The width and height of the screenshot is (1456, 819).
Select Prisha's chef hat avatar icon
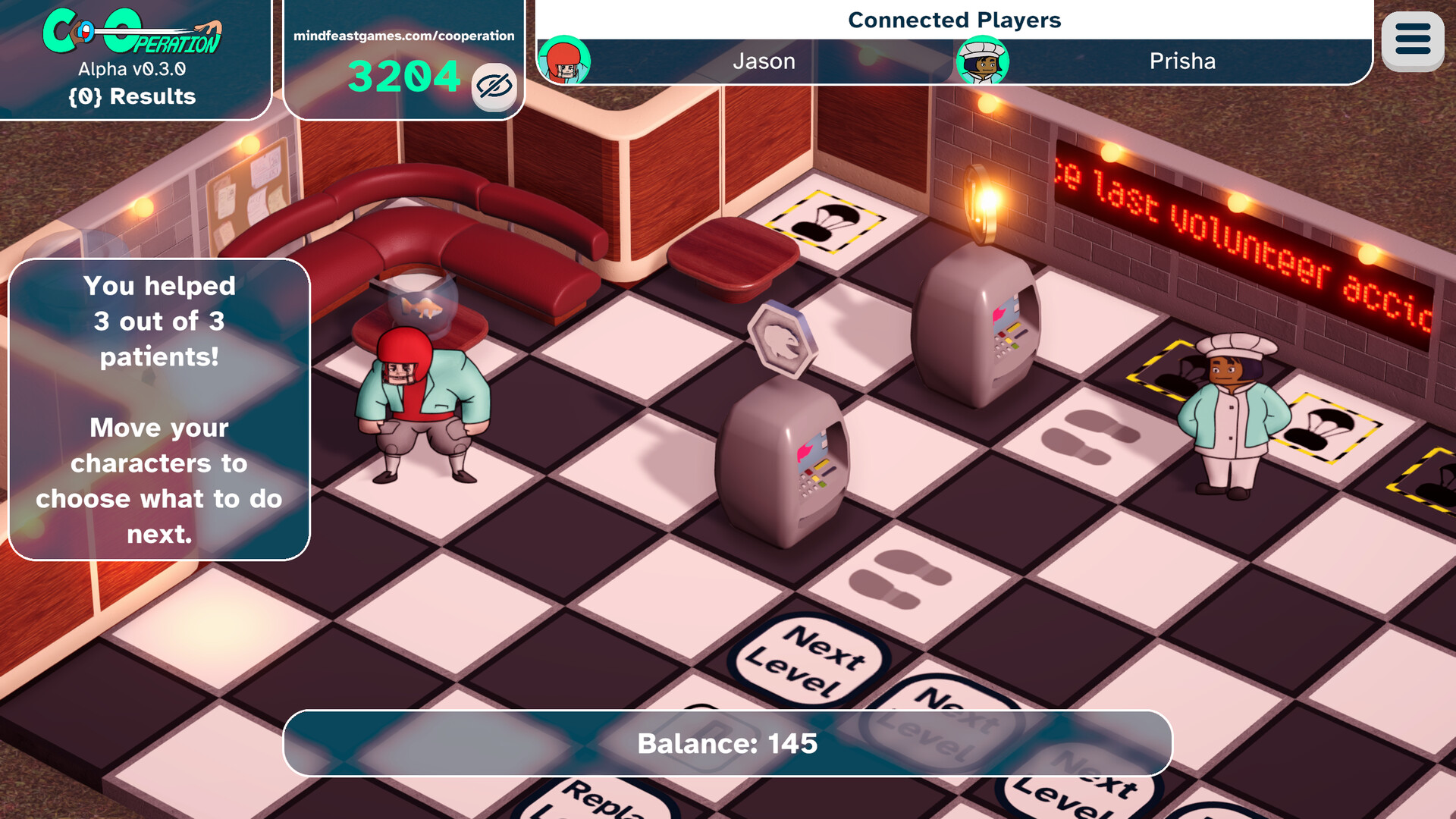pyautogui.click(x=984, y=62)
